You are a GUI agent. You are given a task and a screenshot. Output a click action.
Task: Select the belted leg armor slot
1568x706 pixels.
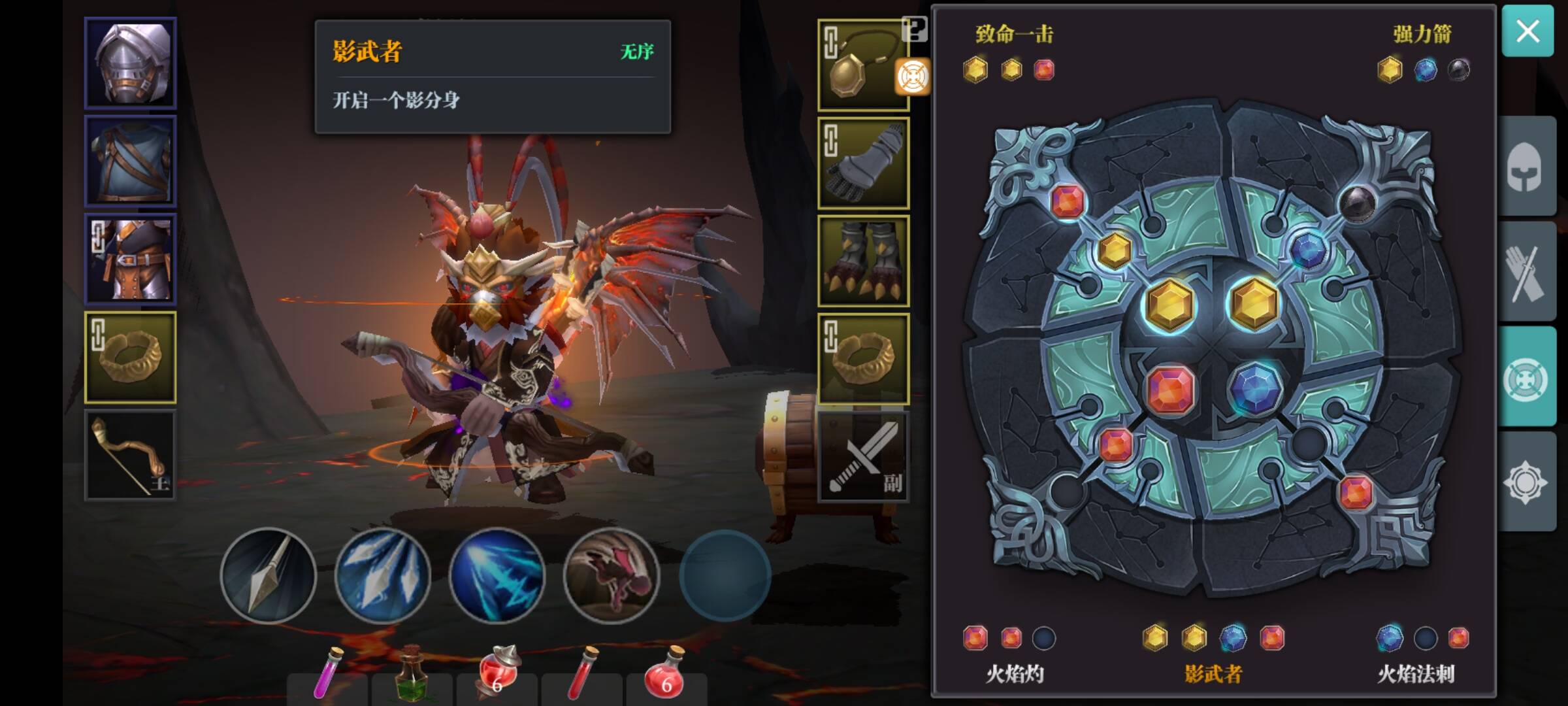tap(131, 260)
